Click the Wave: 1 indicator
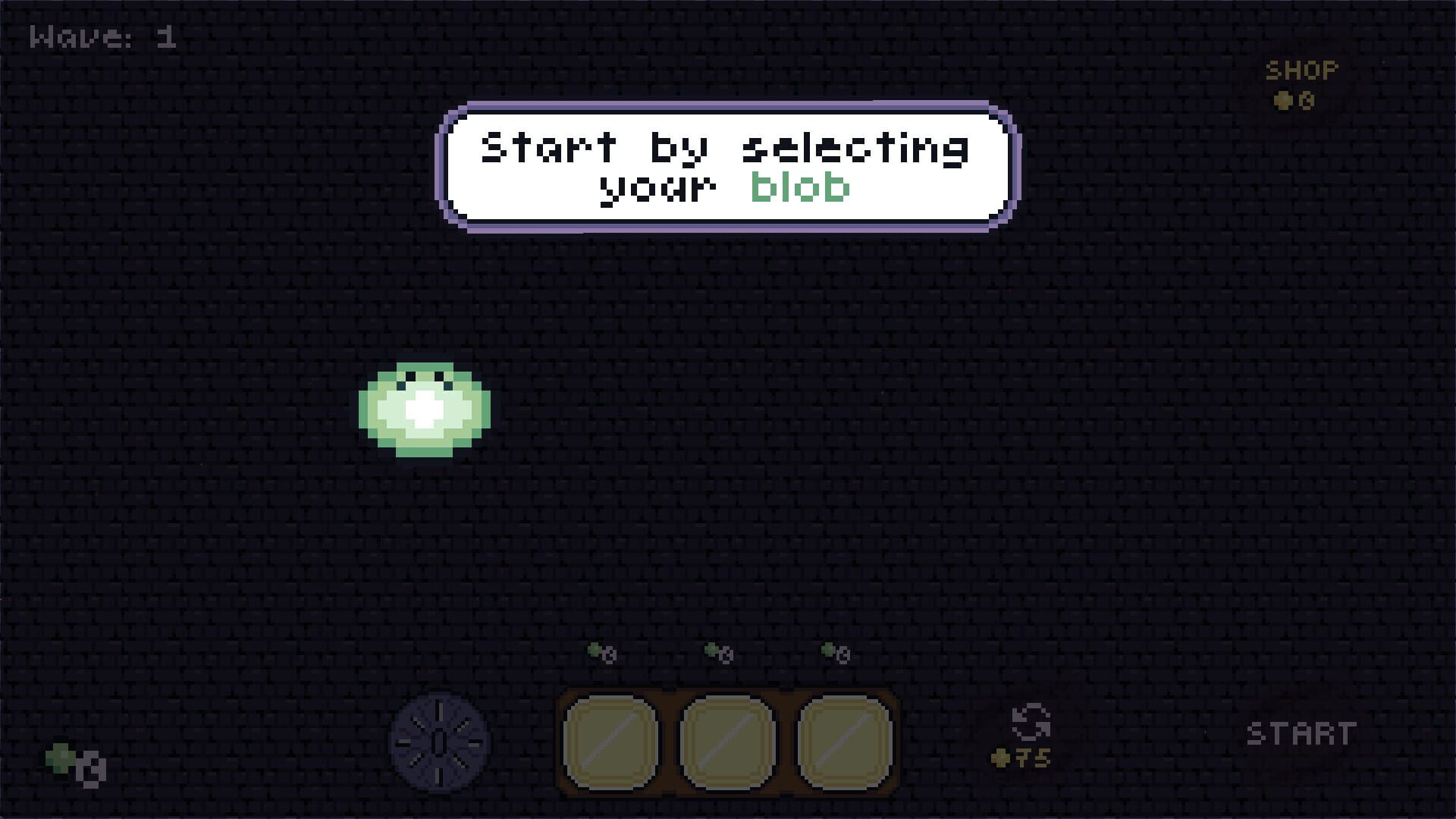Screen dimensions: 1456x819 [102, 36]
